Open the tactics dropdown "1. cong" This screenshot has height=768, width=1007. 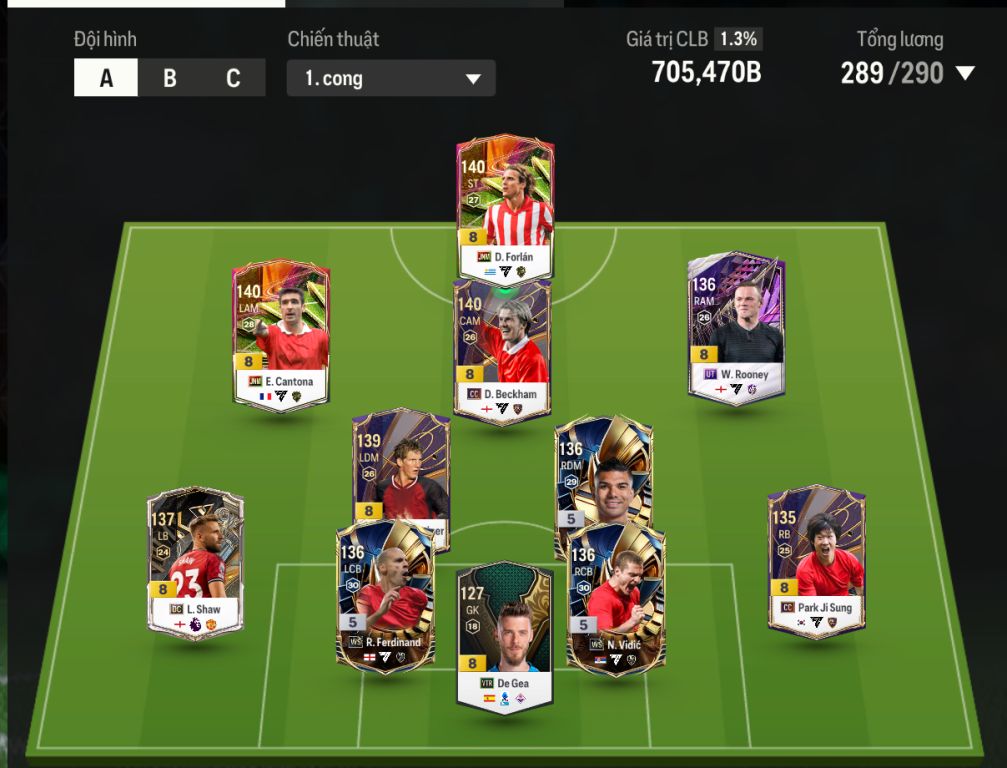(x=390, y=79)
